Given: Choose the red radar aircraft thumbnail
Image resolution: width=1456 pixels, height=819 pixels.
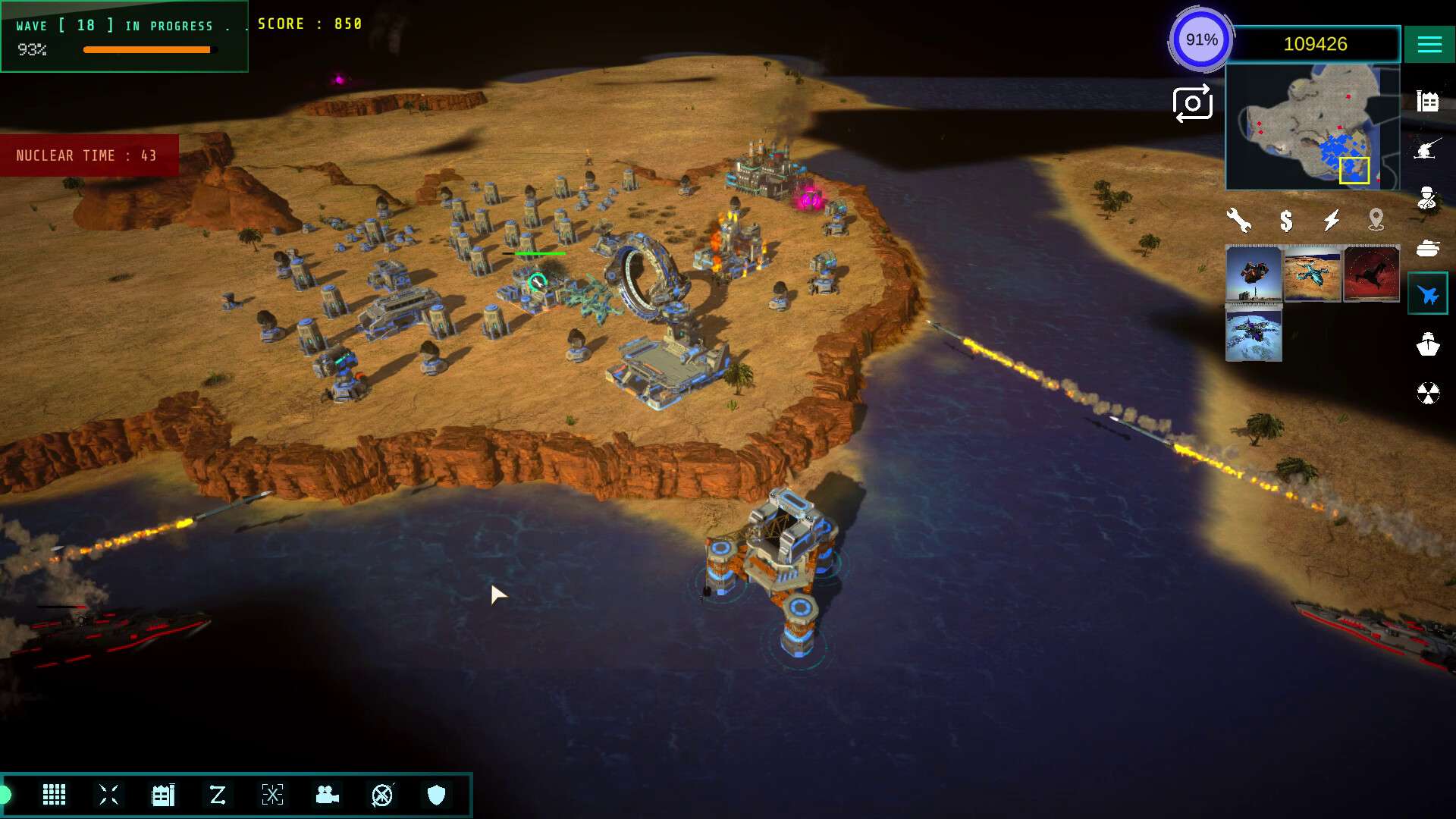Looking at the screenshot, I should (x=1371, y=274).
